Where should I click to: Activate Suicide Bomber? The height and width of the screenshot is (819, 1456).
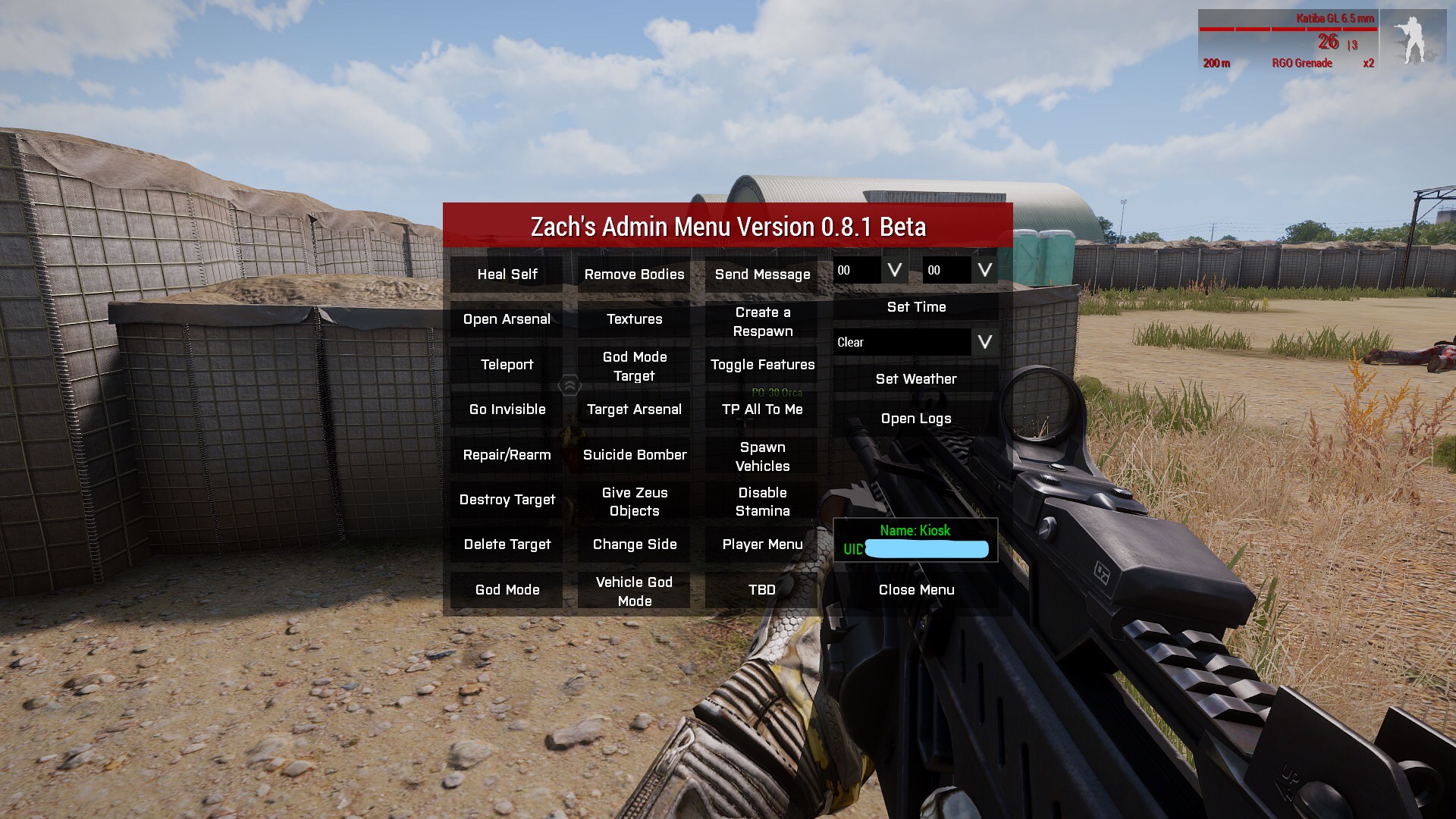[x=634, y=455]
